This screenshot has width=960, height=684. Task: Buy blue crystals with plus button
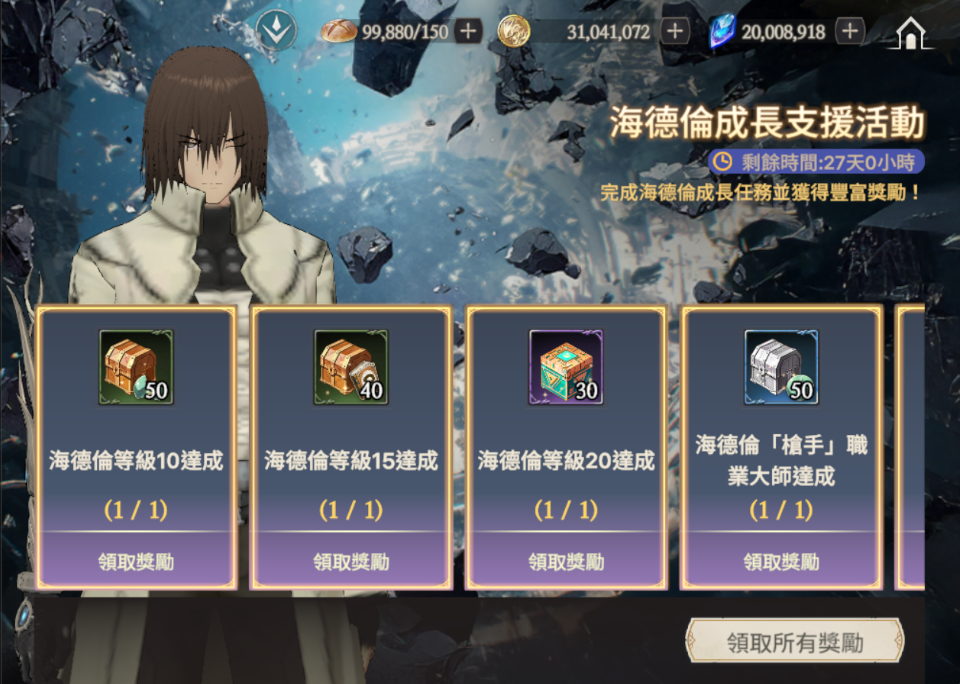[849, 31]
